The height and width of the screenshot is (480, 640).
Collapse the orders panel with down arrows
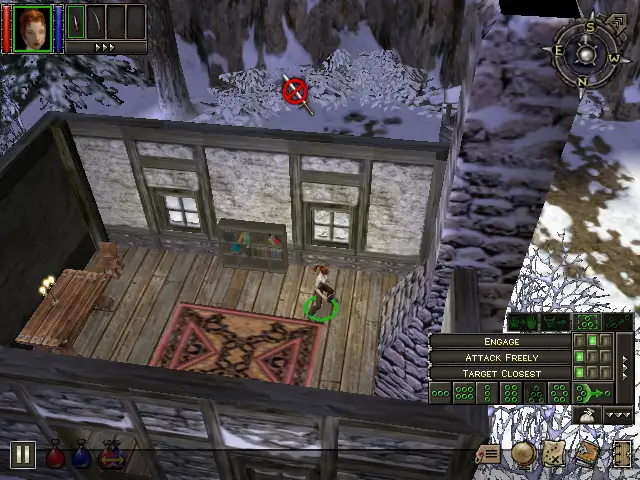pyautogui.click(x=619, y=415)
